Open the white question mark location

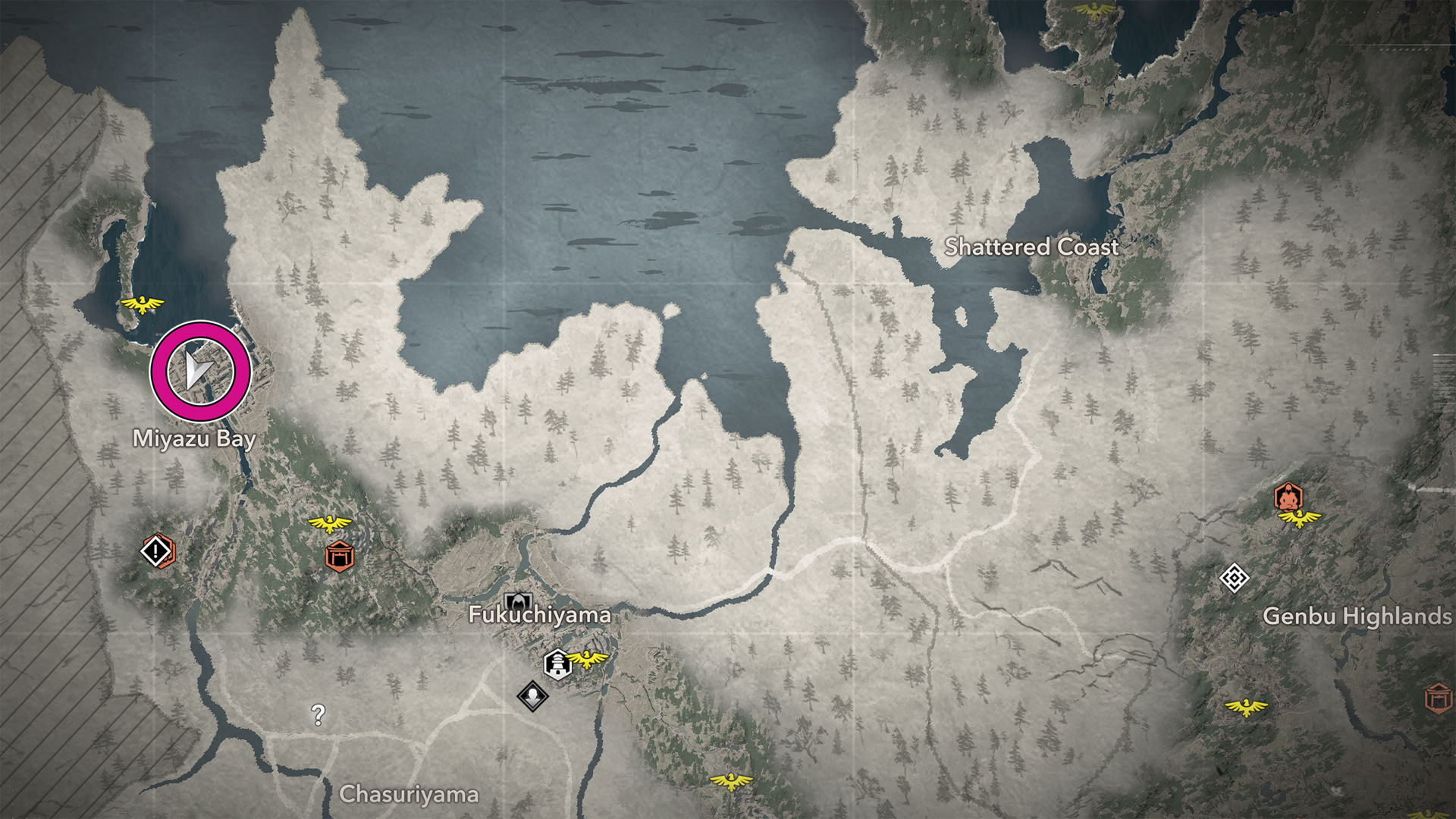pyautogui.click(x=318, y=714)
